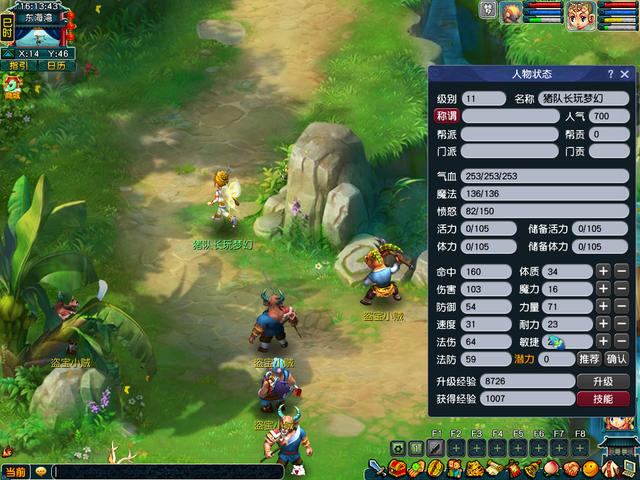Close the 人物状态 character status panel
640x480 pixels.
(x=625, y=74)
